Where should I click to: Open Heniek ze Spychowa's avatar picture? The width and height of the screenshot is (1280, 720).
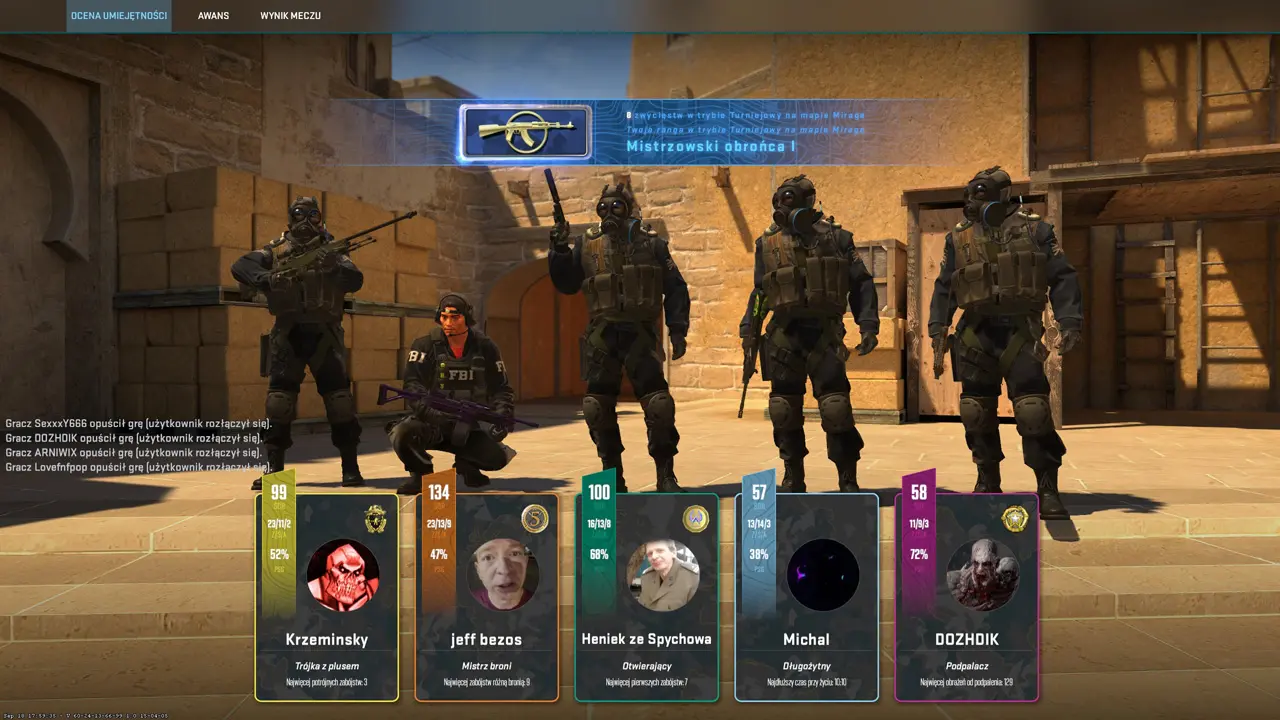pyautogui.click(x=663, y=575)
